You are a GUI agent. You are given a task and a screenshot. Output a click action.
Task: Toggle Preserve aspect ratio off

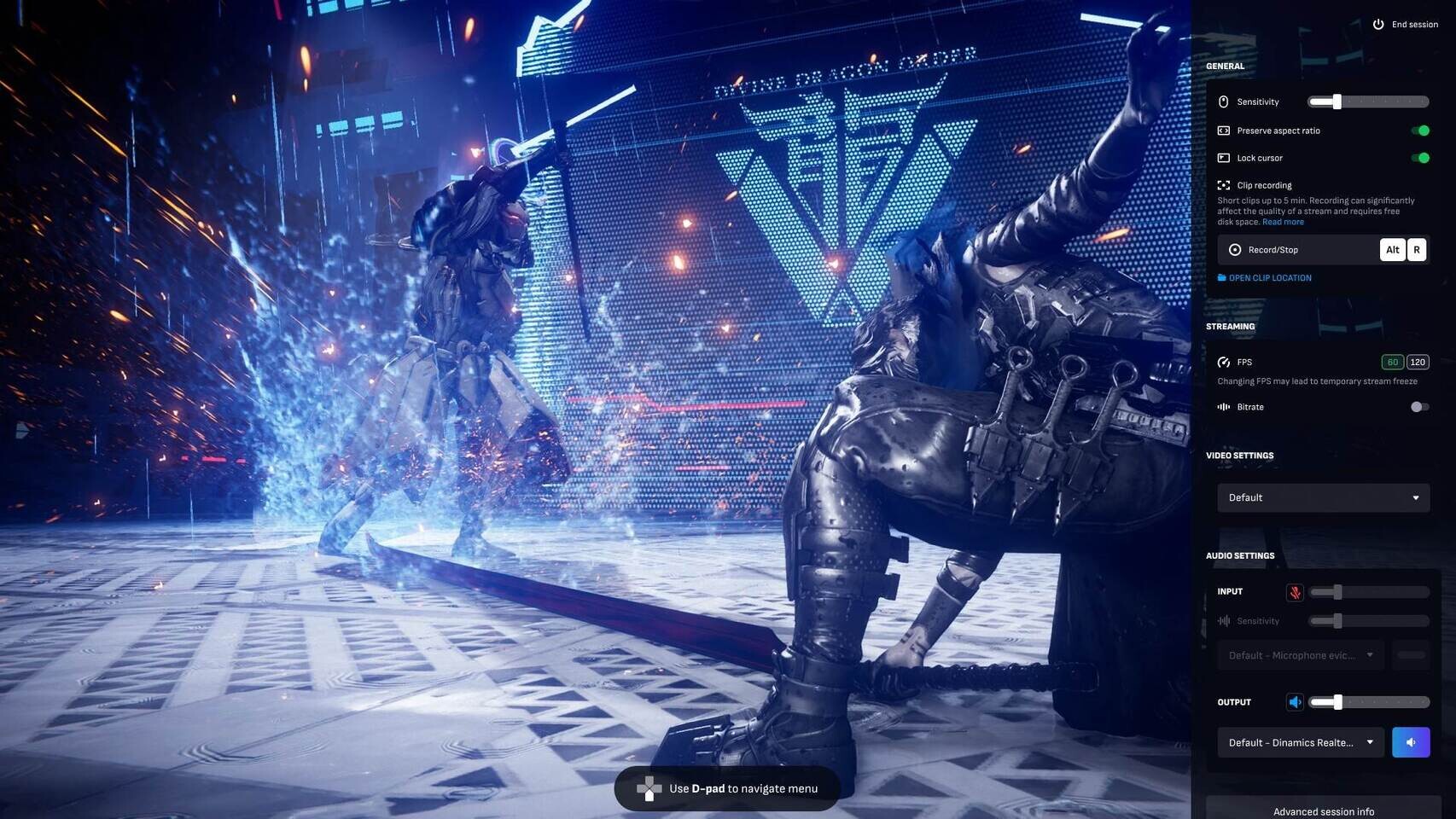[1420, 131]
